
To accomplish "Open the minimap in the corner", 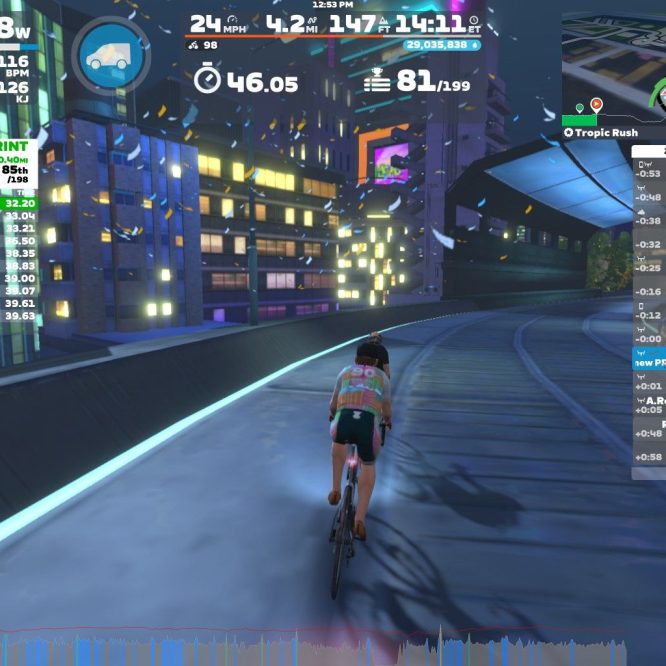I will click(x=612, y=65).
